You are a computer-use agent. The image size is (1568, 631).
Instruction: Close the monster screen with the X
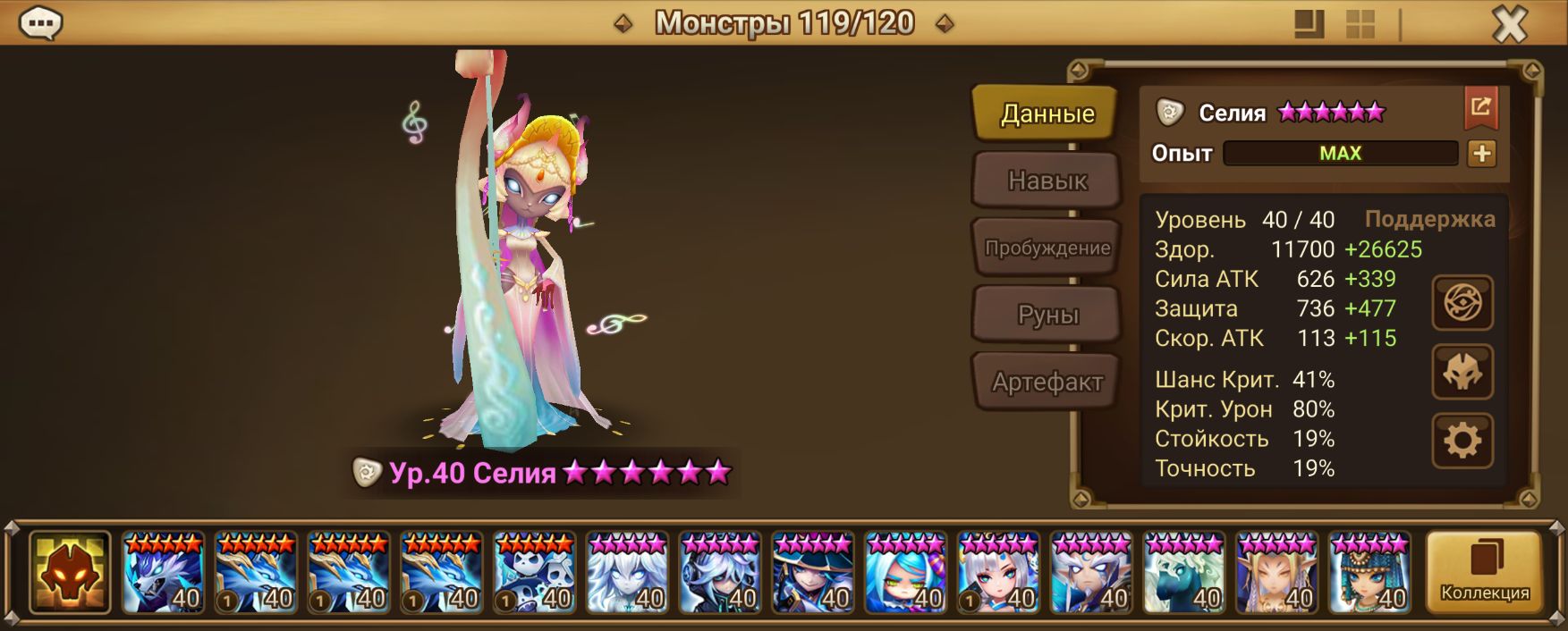point(1509,24)
